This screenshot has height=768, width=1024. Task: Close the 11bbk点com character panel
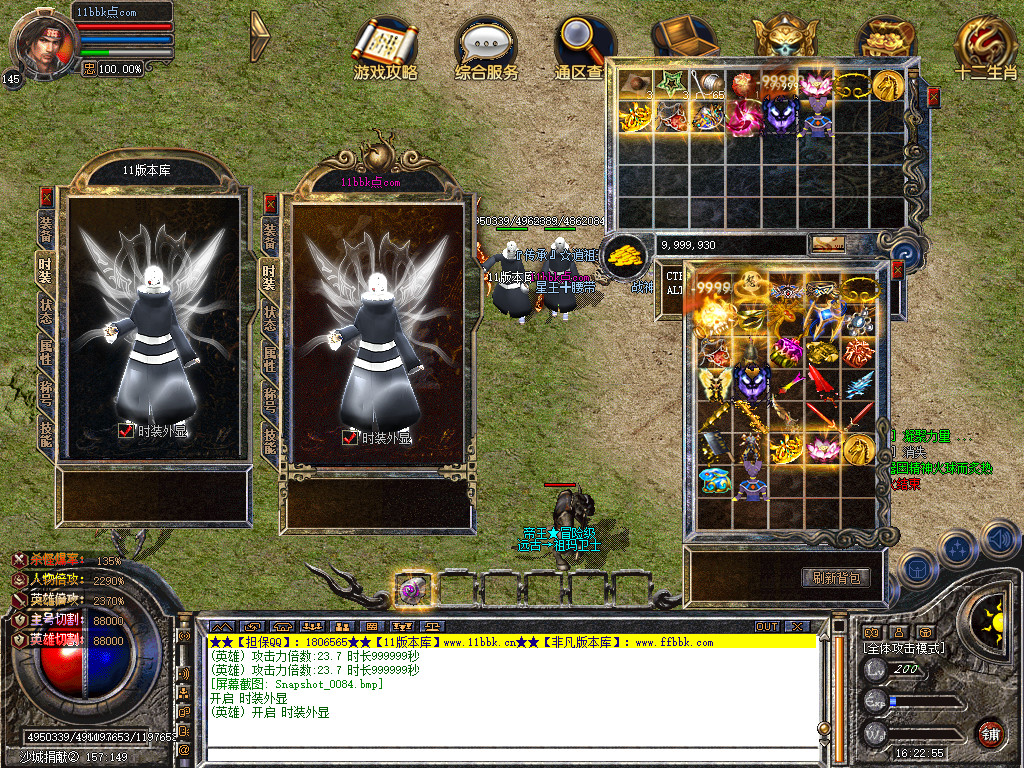[270, 203]
